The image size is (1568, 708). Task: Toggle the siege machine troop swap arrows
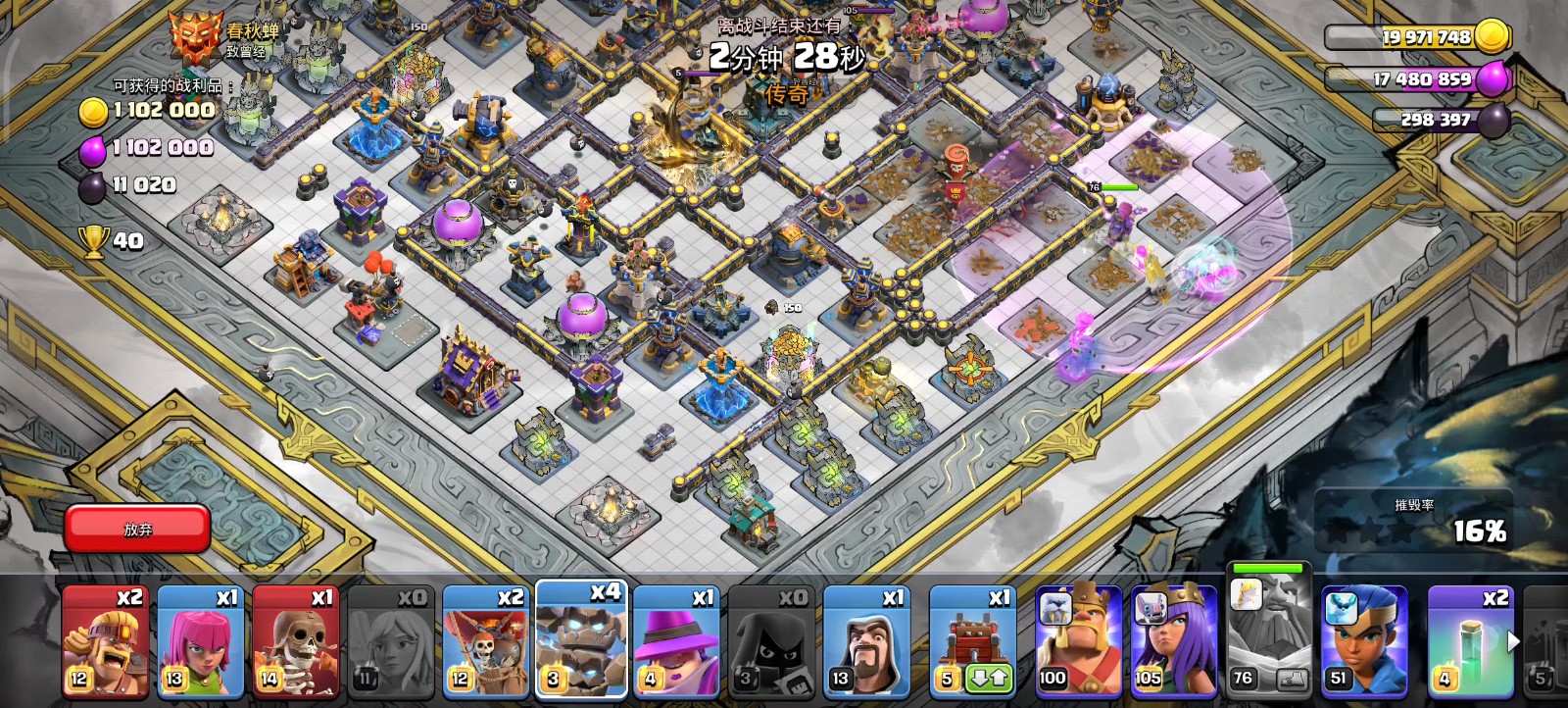988,679
